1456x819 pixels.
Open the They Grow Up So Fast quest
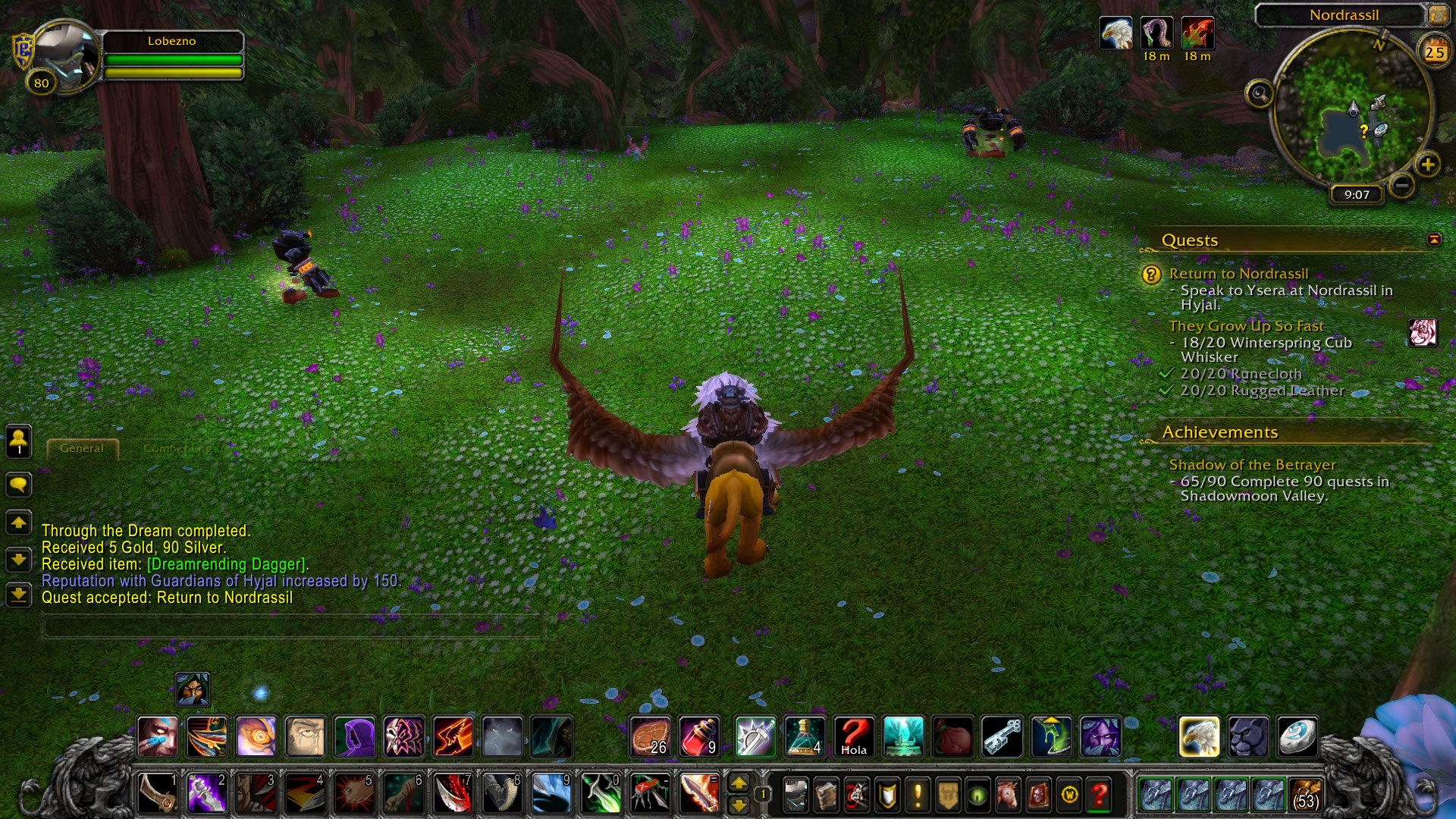tap(1246, 326)
